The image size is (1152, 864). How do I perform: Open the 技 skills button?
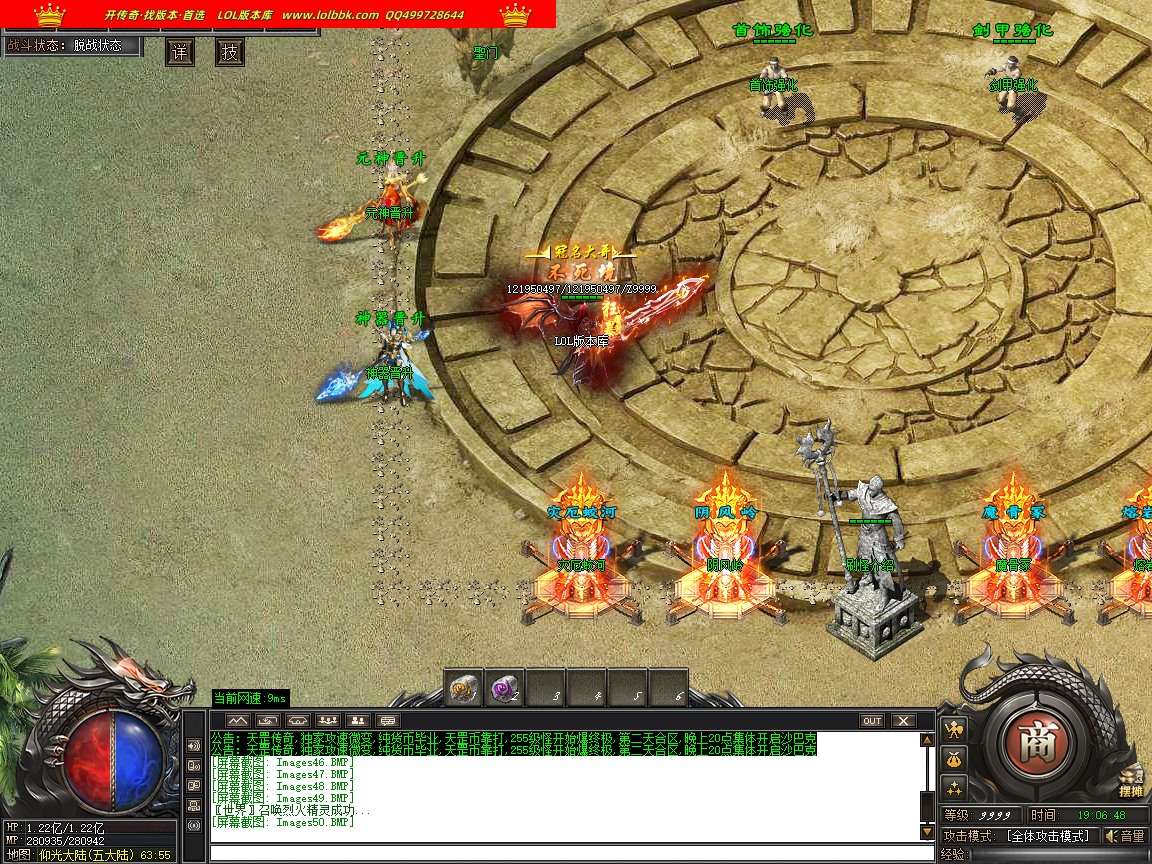[x=230, y=52]
